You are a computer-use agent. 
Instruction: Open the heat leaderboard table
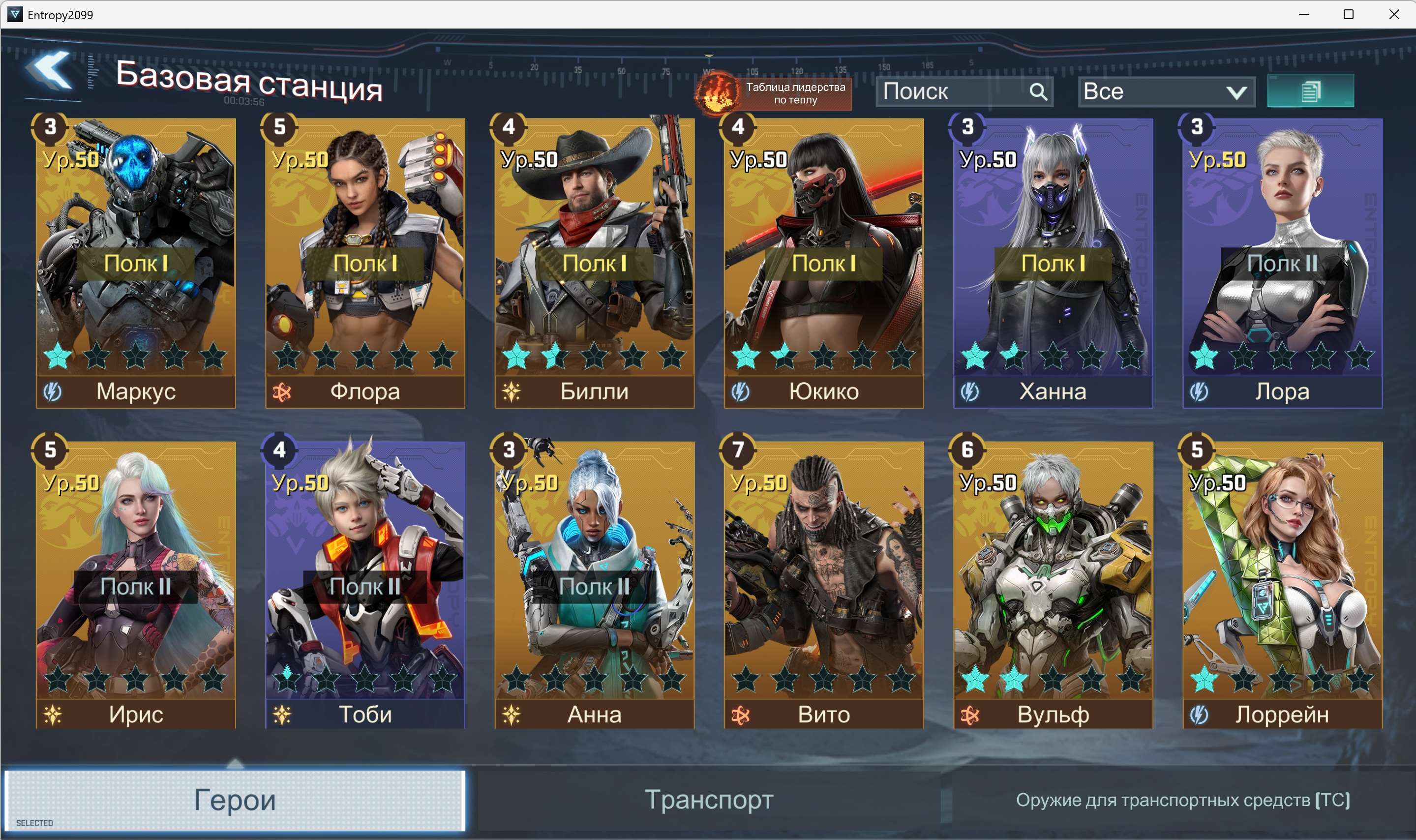pos(774,93)
